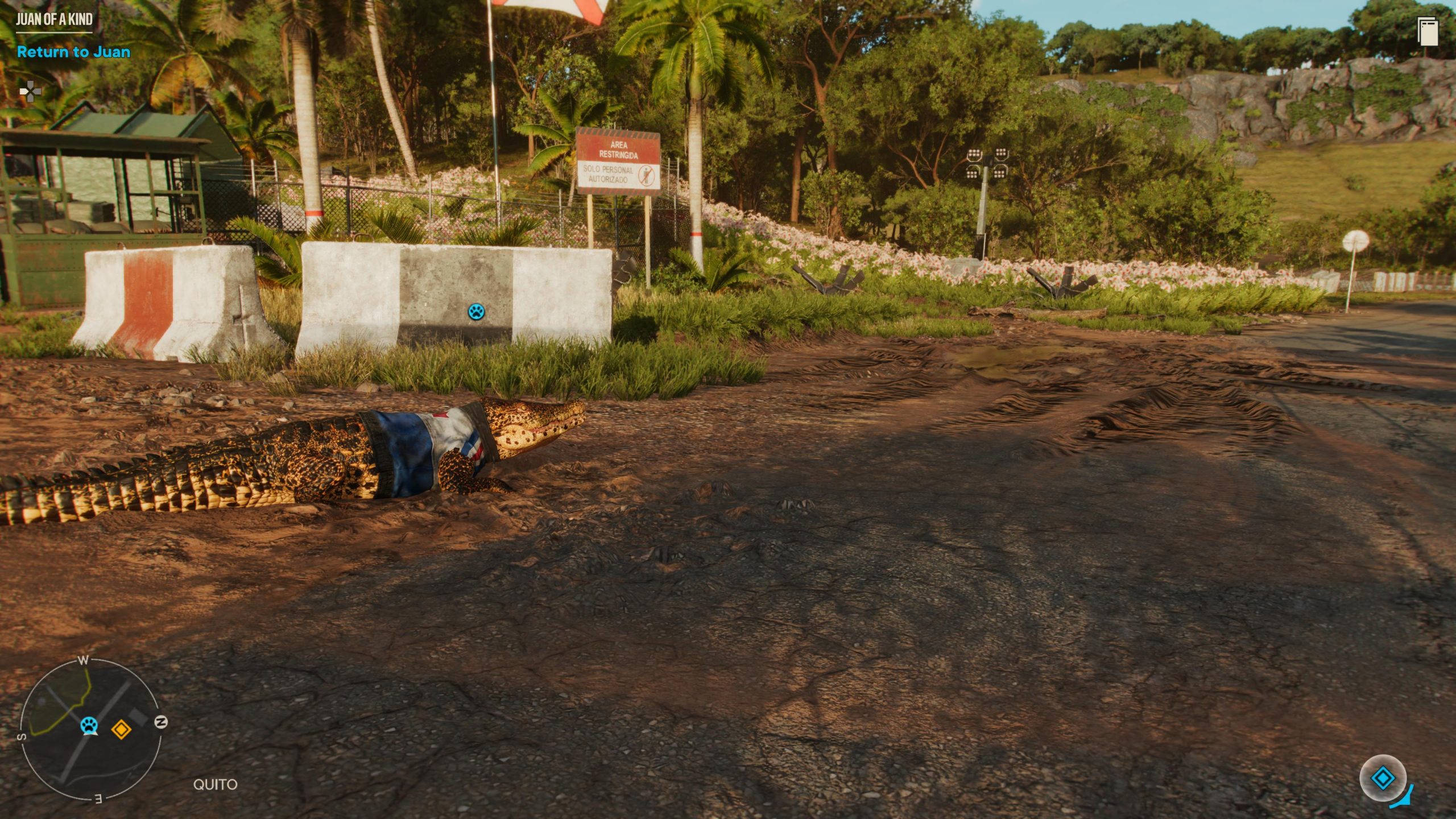The image size is (1456, 819).
Task: Select the blue paw marker on the minimap
Action: [x=89, y=726]
